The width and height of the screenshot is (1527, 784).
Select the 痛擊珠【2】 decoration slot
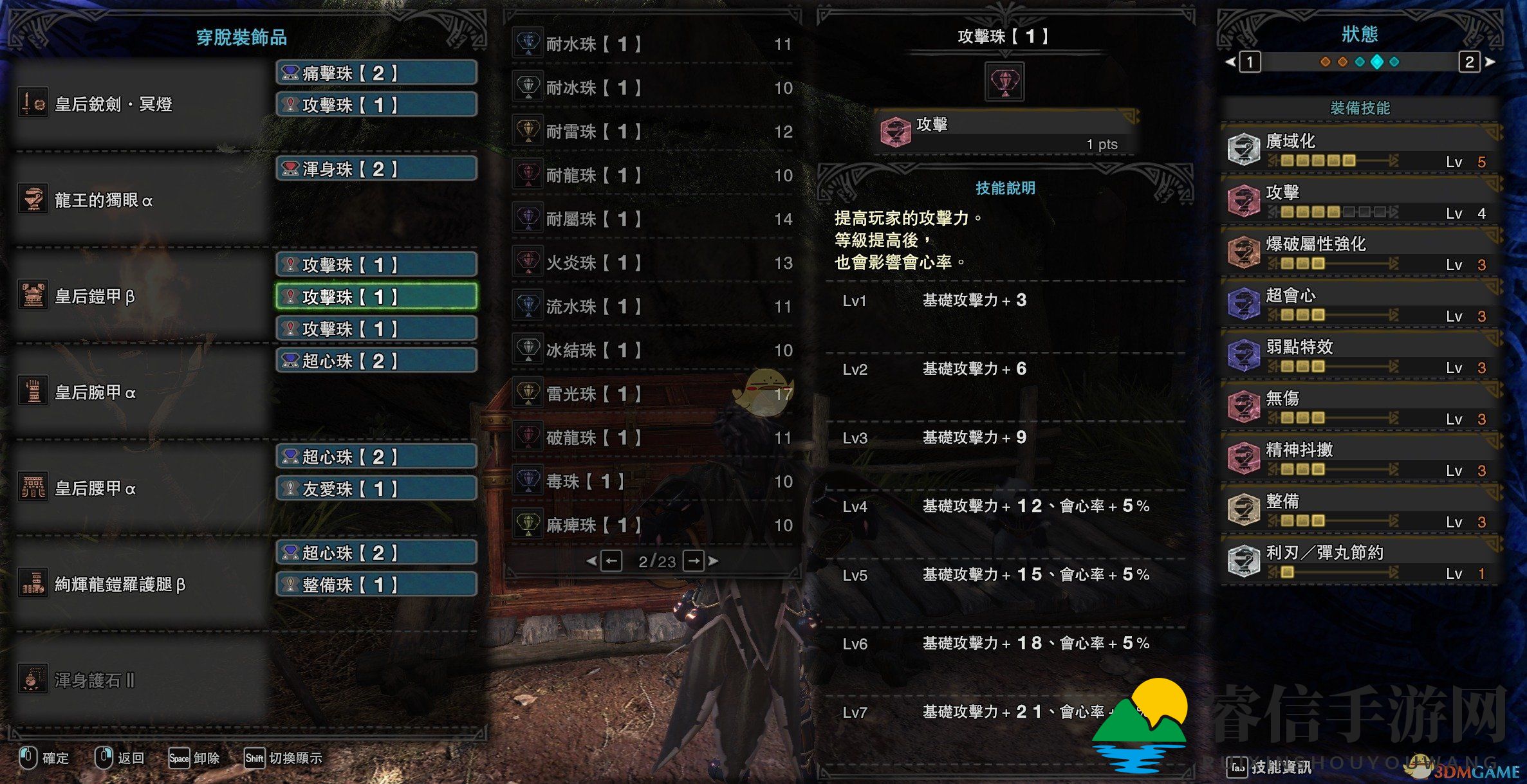(x=376, y=73)
